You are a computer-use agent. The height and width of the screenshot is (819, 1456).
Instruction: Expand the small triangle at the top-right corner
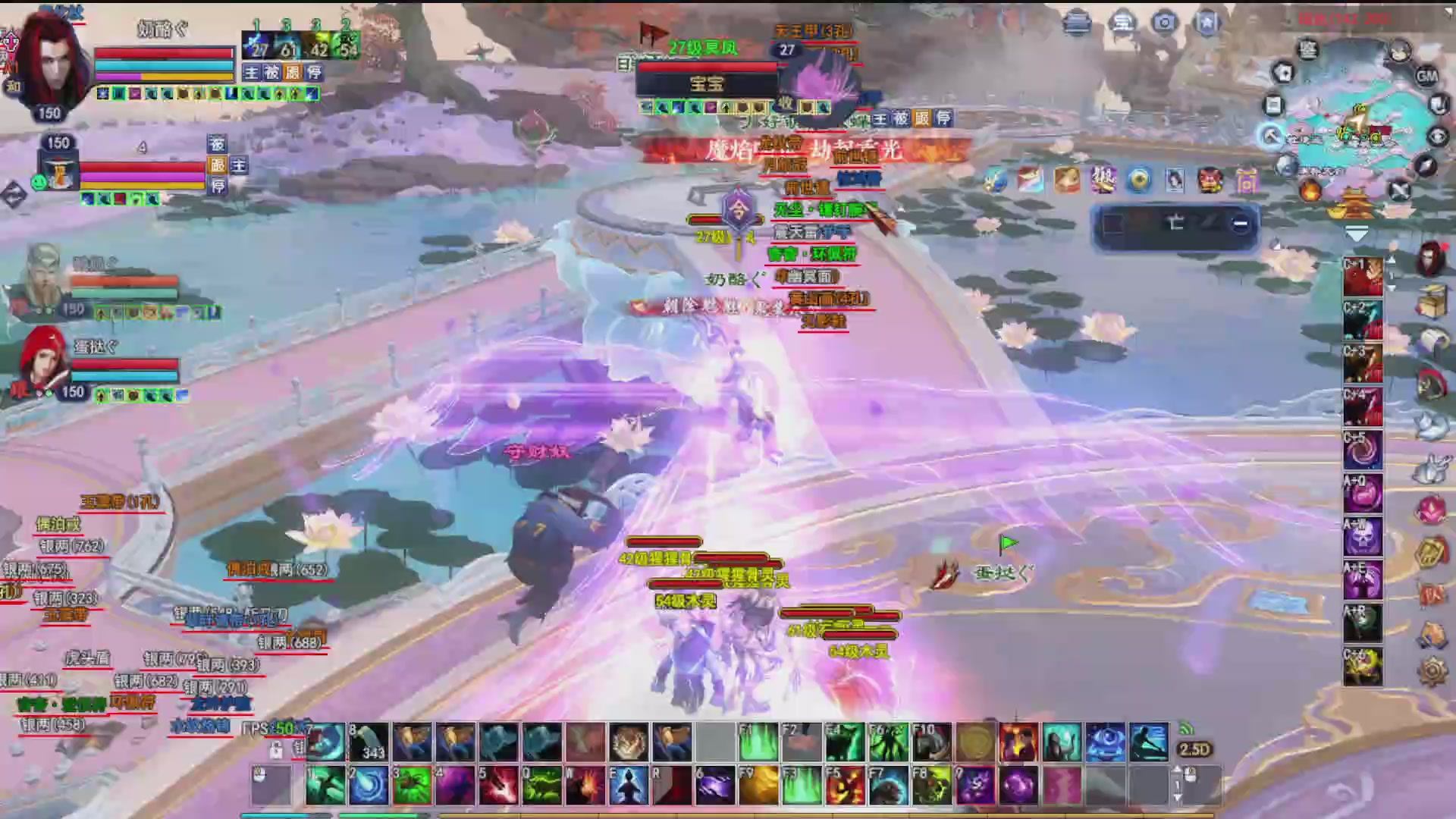tap(1448, 13)
